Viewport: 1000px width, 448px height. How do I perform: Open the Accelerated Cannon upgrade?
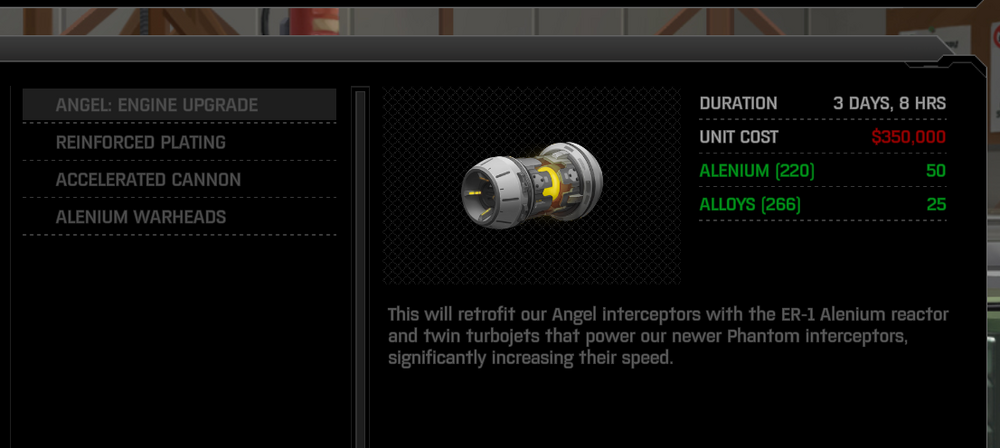tap(178, 180)
